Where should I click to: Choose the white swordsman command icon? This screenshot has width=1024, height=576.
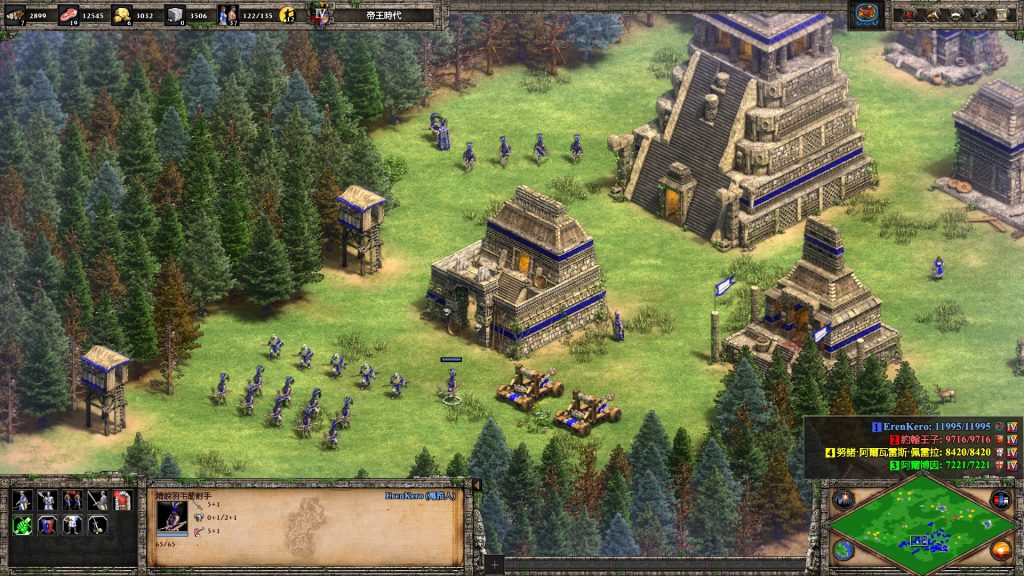point(47,501)
